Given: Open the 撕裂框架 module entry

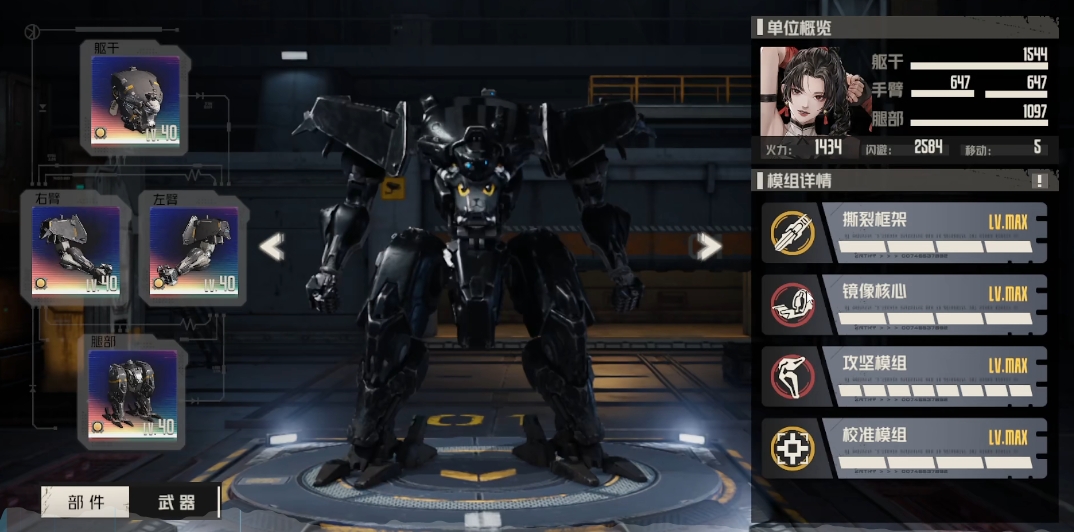Looking at the screenshot, I should pos(906,233).
